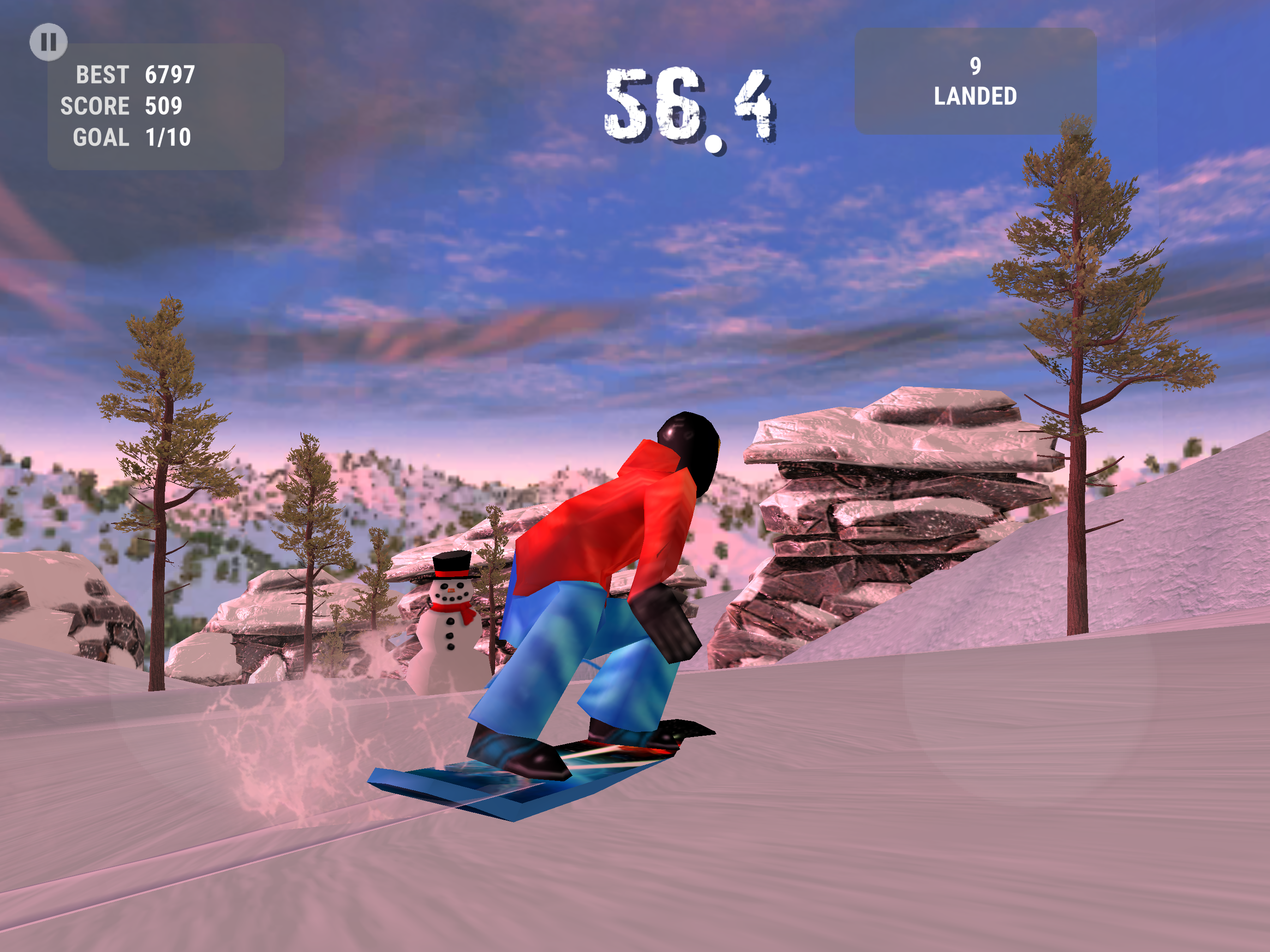Click the pause button to open menu

point(49,42)
